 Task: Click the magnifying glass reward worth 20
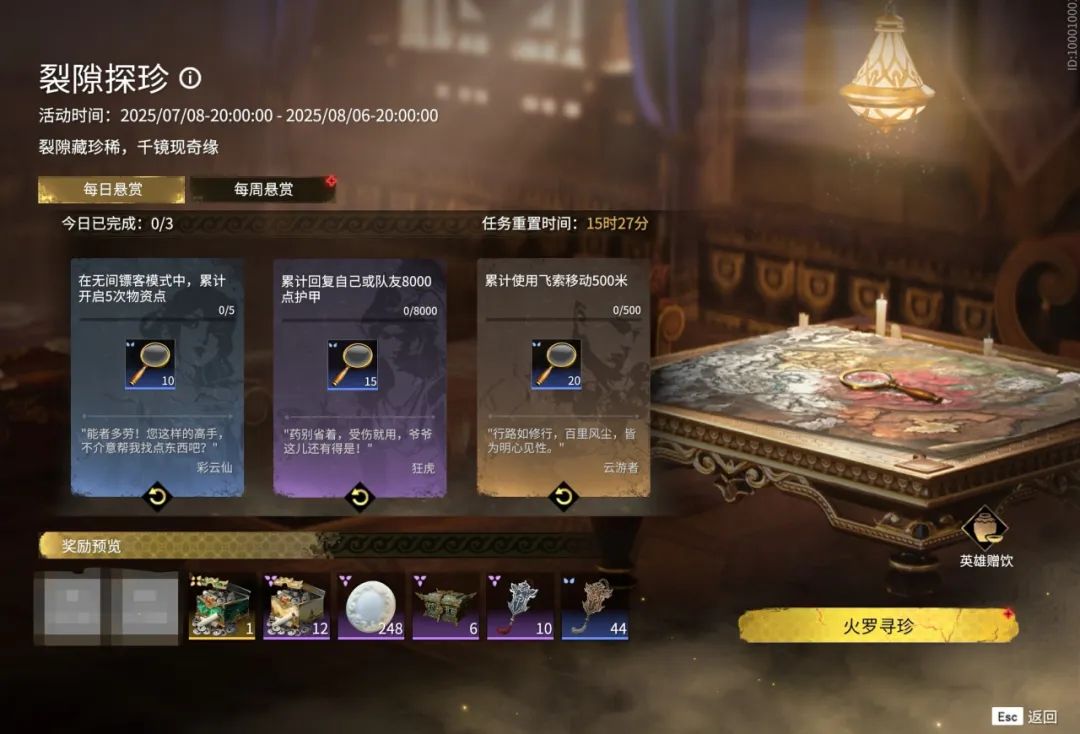tap(556, 364)
